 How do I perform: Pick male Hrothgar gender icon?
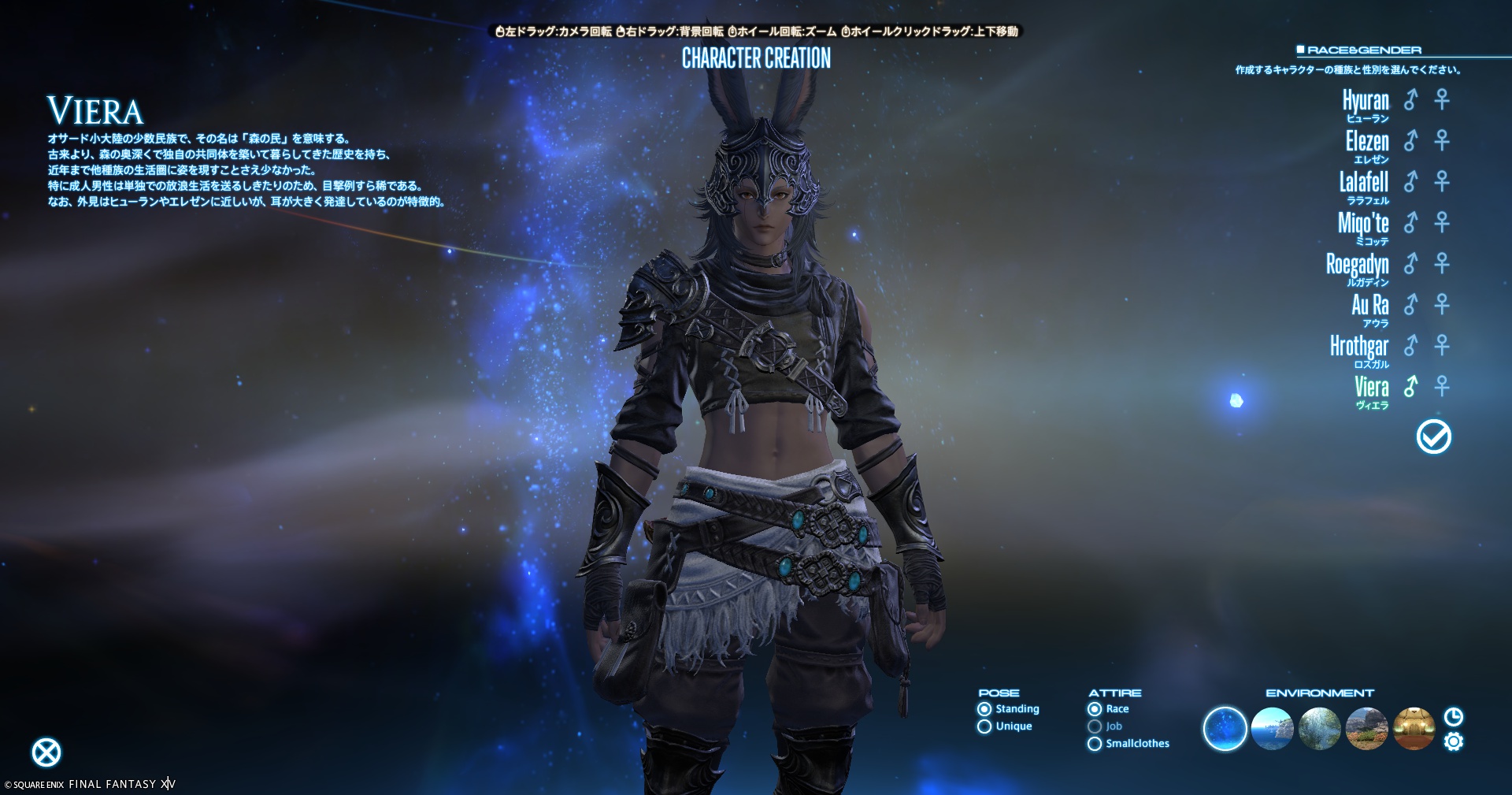click(x=1410, y=346)
